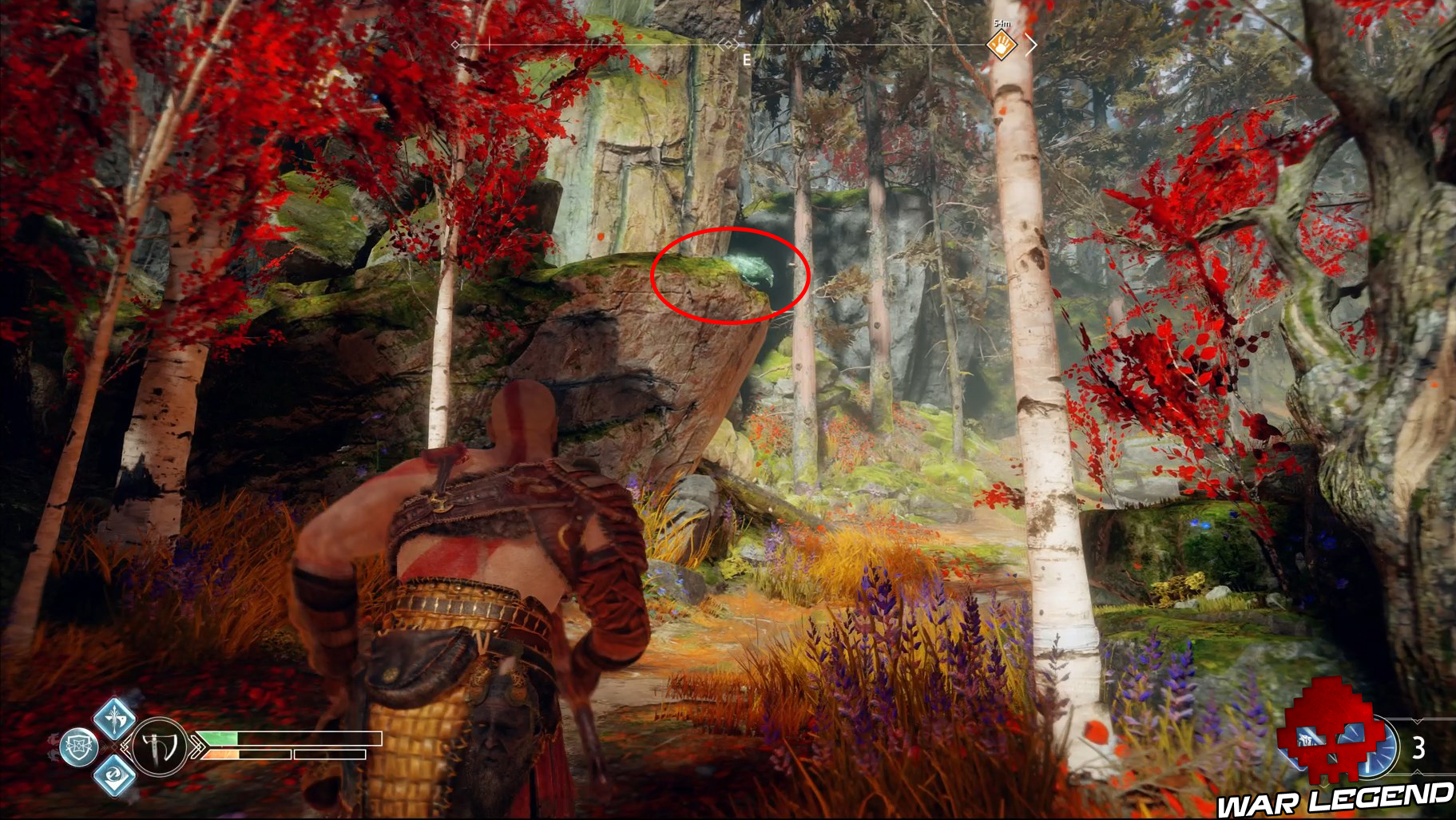This screenshot has width=1456, height=820.
Task: Open the round shield skill icon
Action: pos(79,747)
